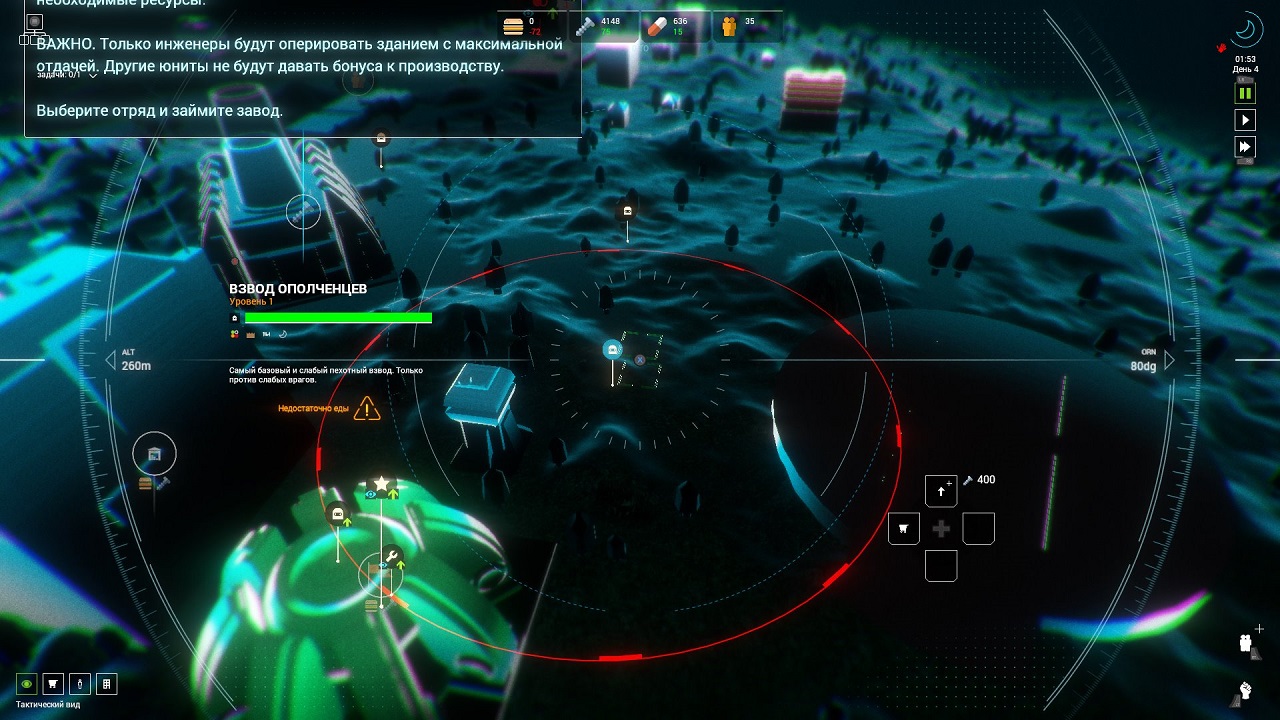Click the moon day-night cycle indicator
The height and width of the screenshot is (720, 1280).
1245,30
